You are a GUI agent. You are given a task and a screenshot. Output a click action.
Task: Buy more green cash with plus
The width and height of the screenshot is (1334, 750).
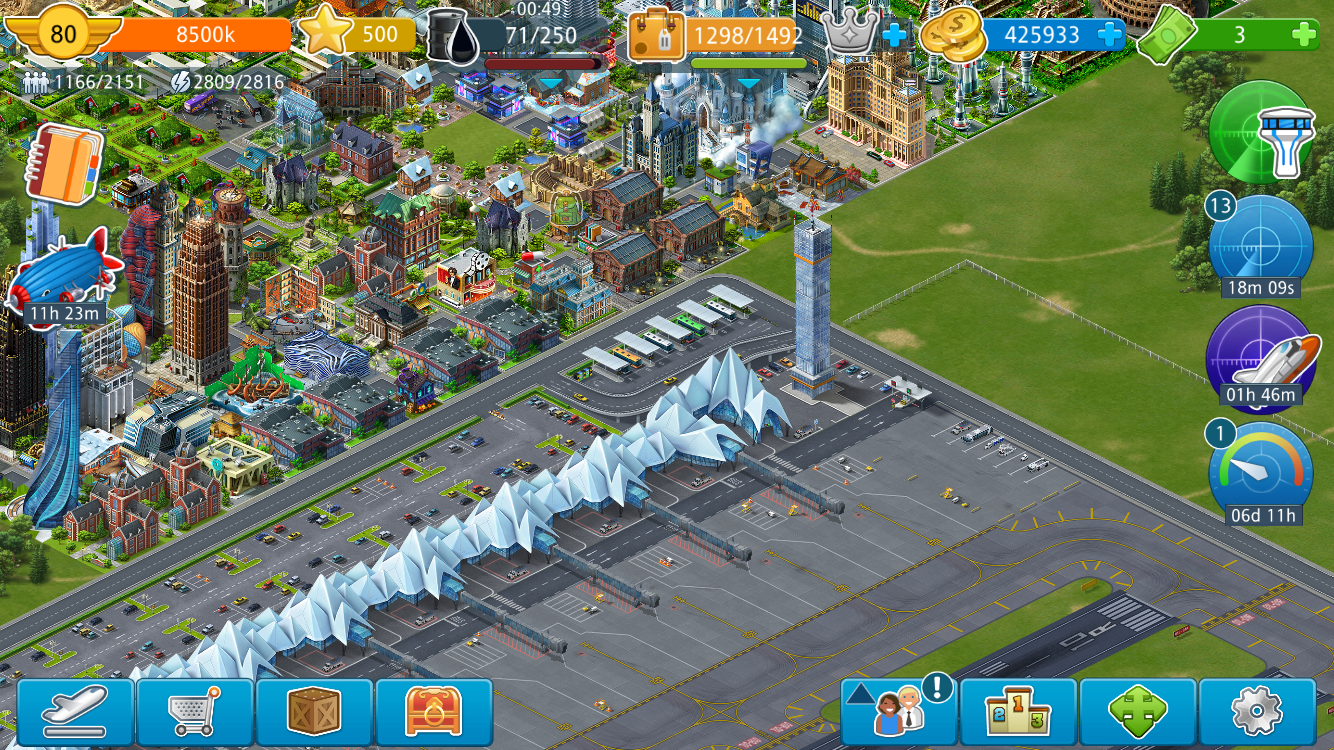tap(1303, 35)
